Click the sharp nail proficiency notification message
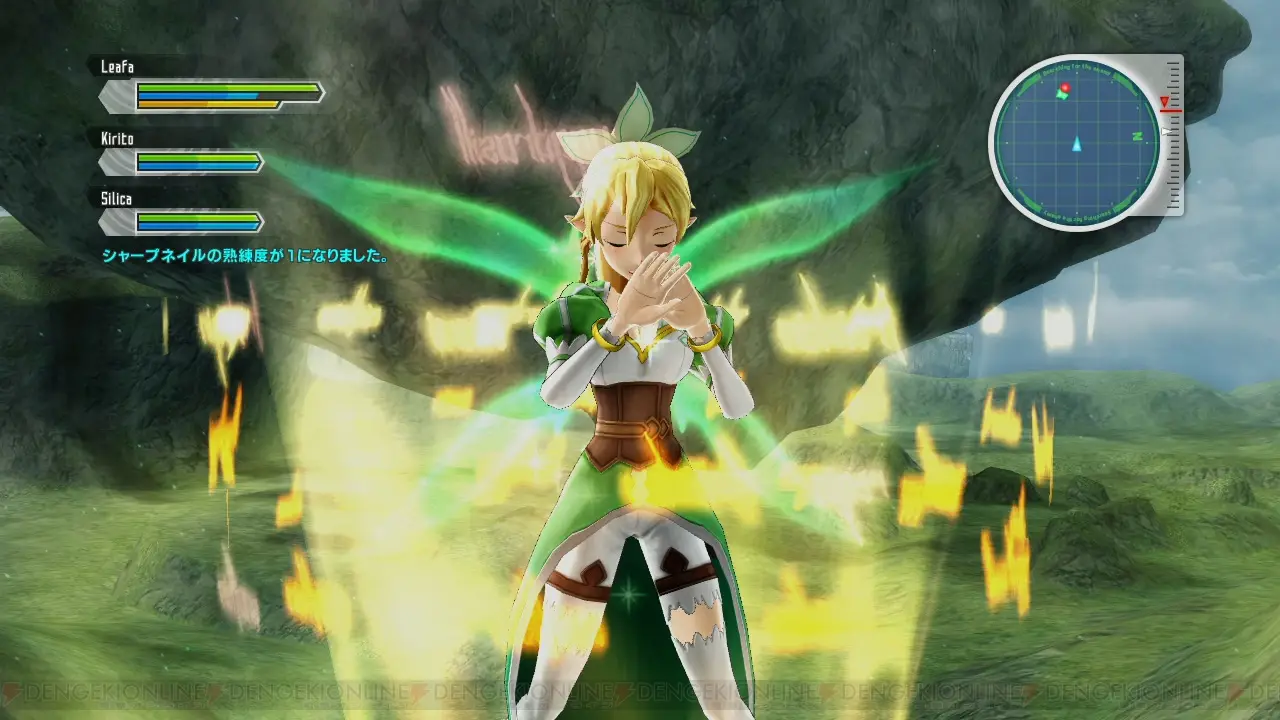The width and height of the screenshot is (1280, 720). pyautogui.click(x=243, y=254)
